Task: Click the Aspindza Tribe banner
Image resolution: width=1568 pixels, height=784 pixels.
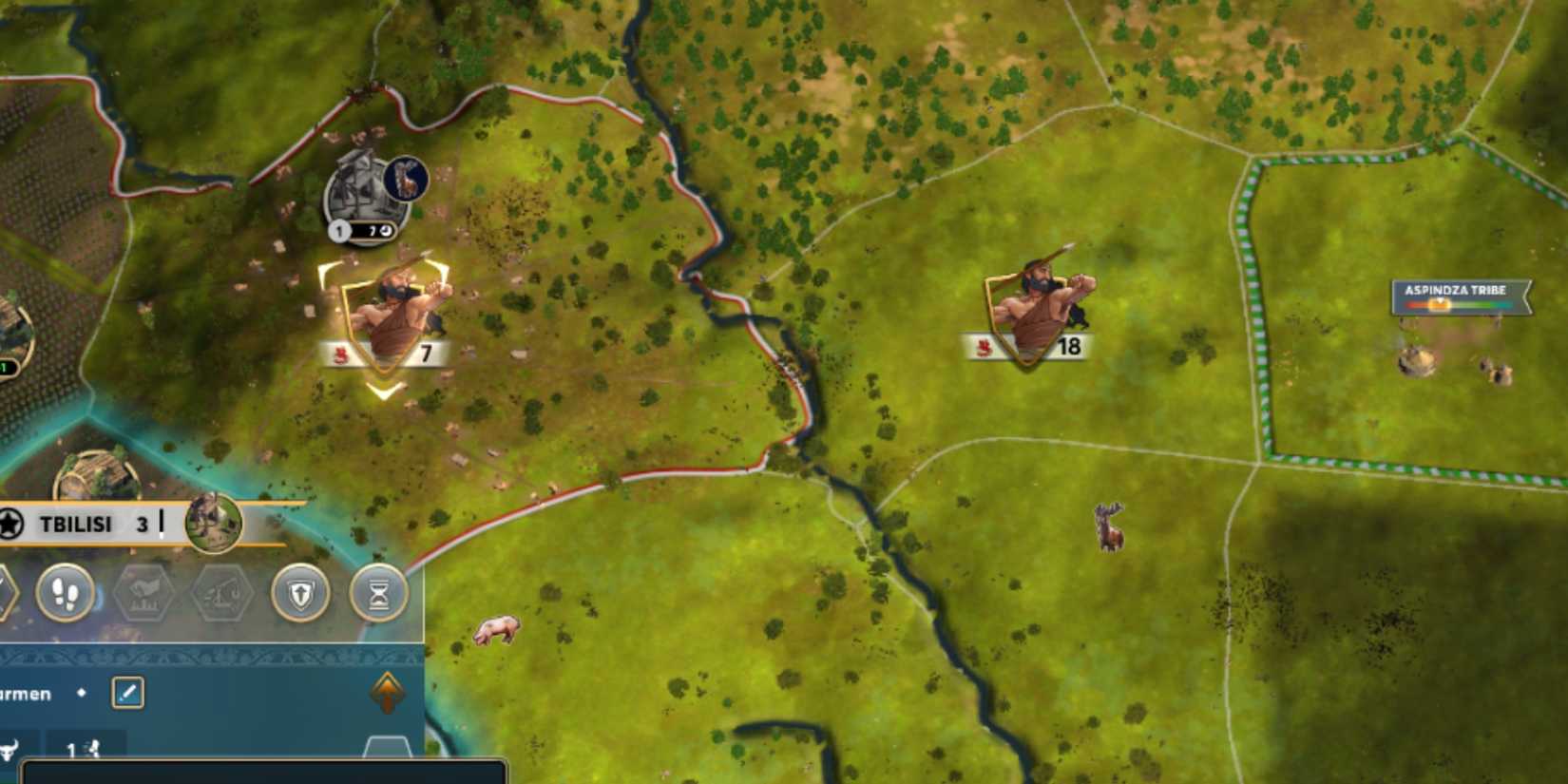Action: [1457, 292]
